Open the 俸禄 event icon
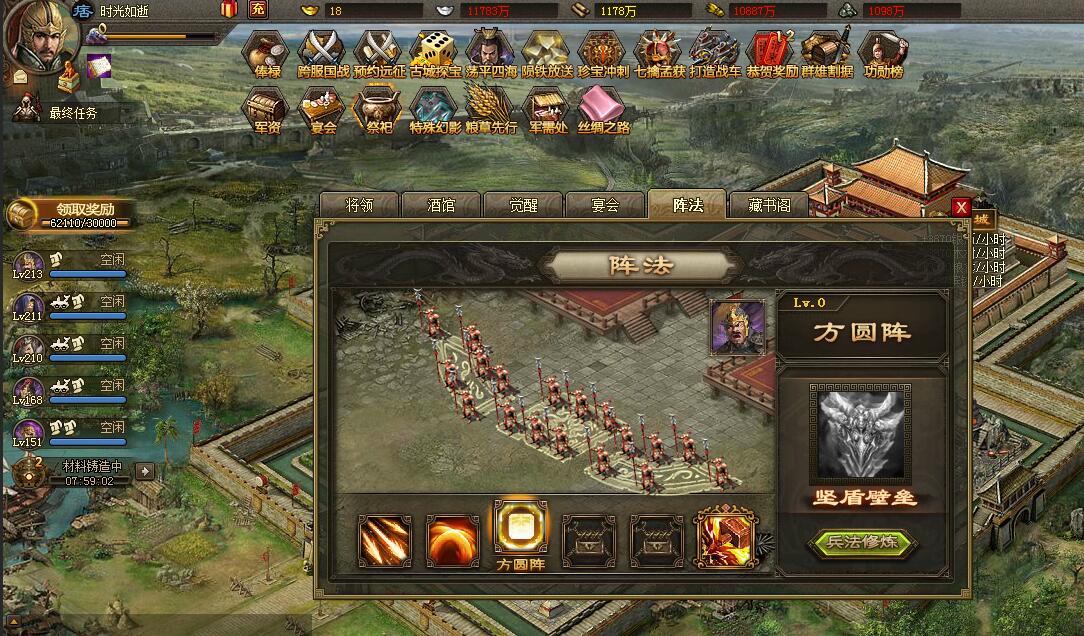This screenshot has width=1084, height=636. click(266, 54)
